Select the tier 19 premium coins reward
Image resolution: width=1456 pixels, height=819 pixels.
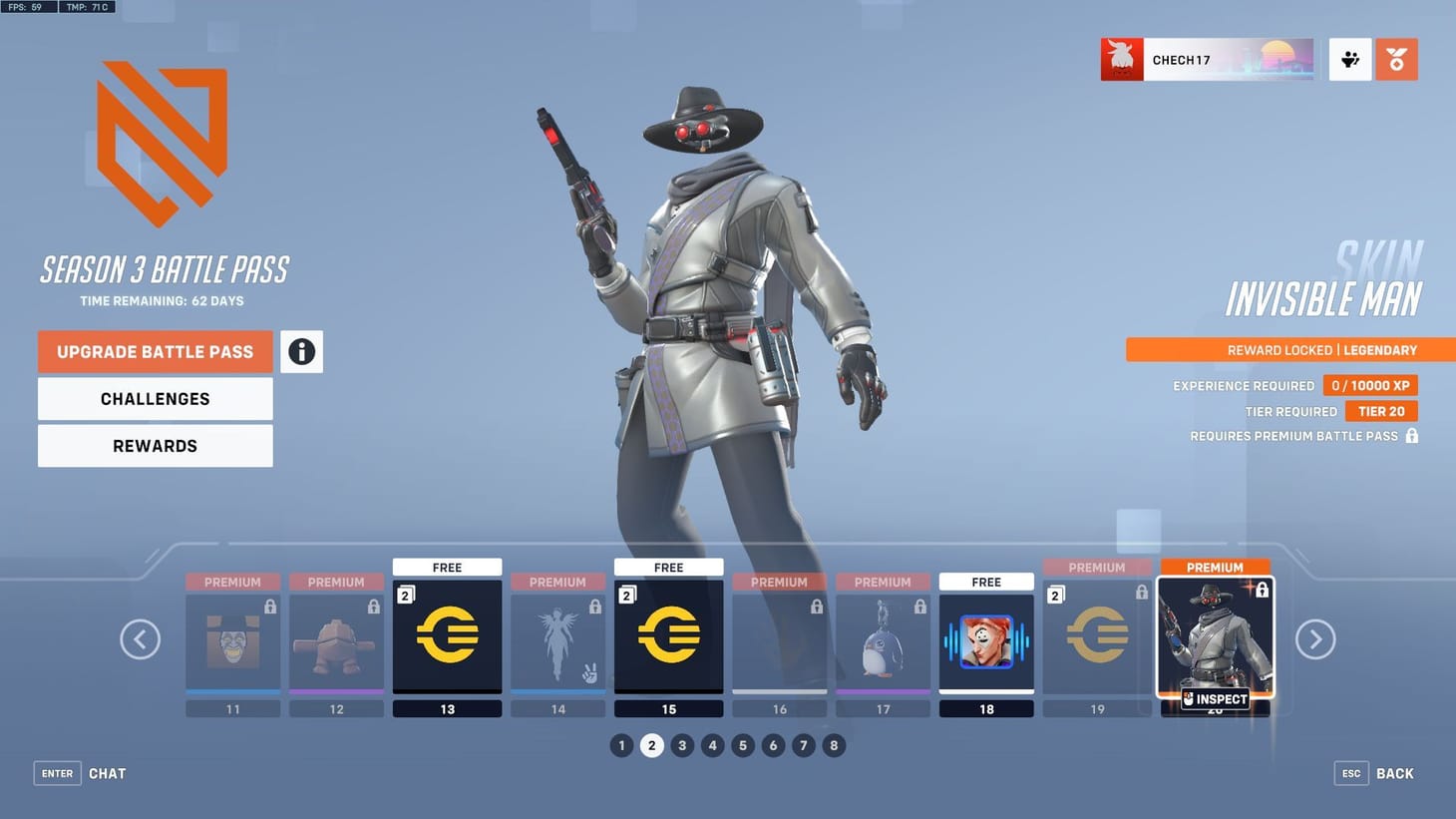(x=1097, y=635)
